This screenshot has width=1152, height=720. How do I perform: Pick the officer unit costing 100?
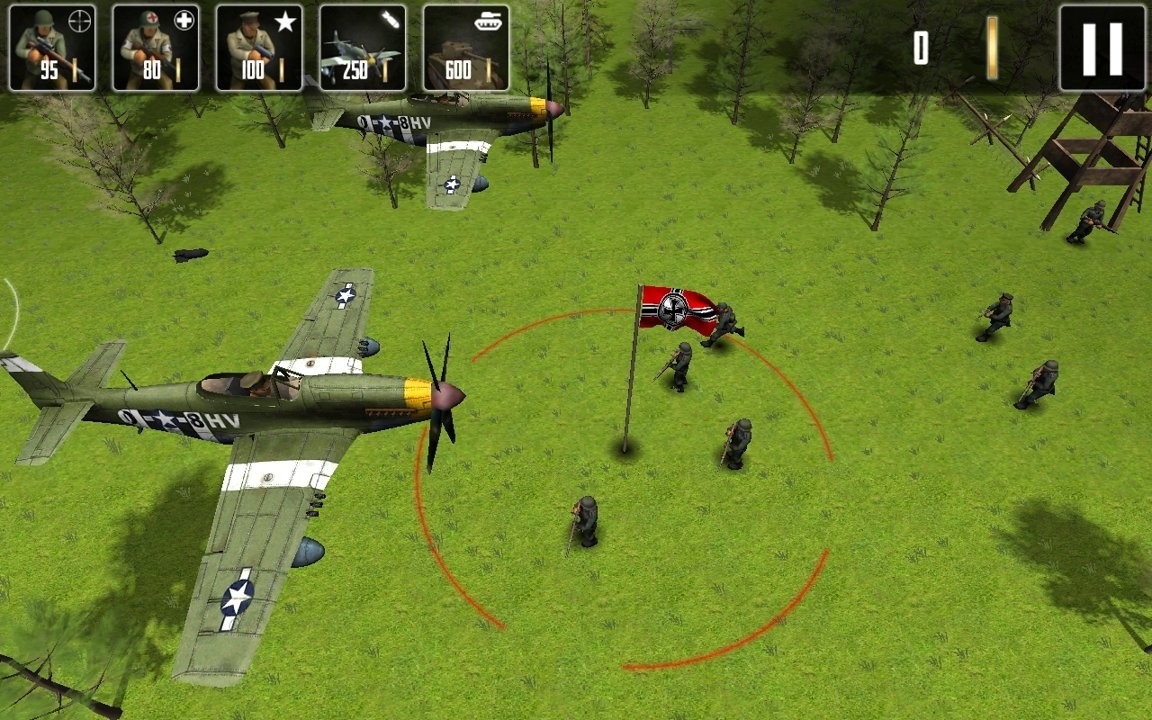[259, 48]
